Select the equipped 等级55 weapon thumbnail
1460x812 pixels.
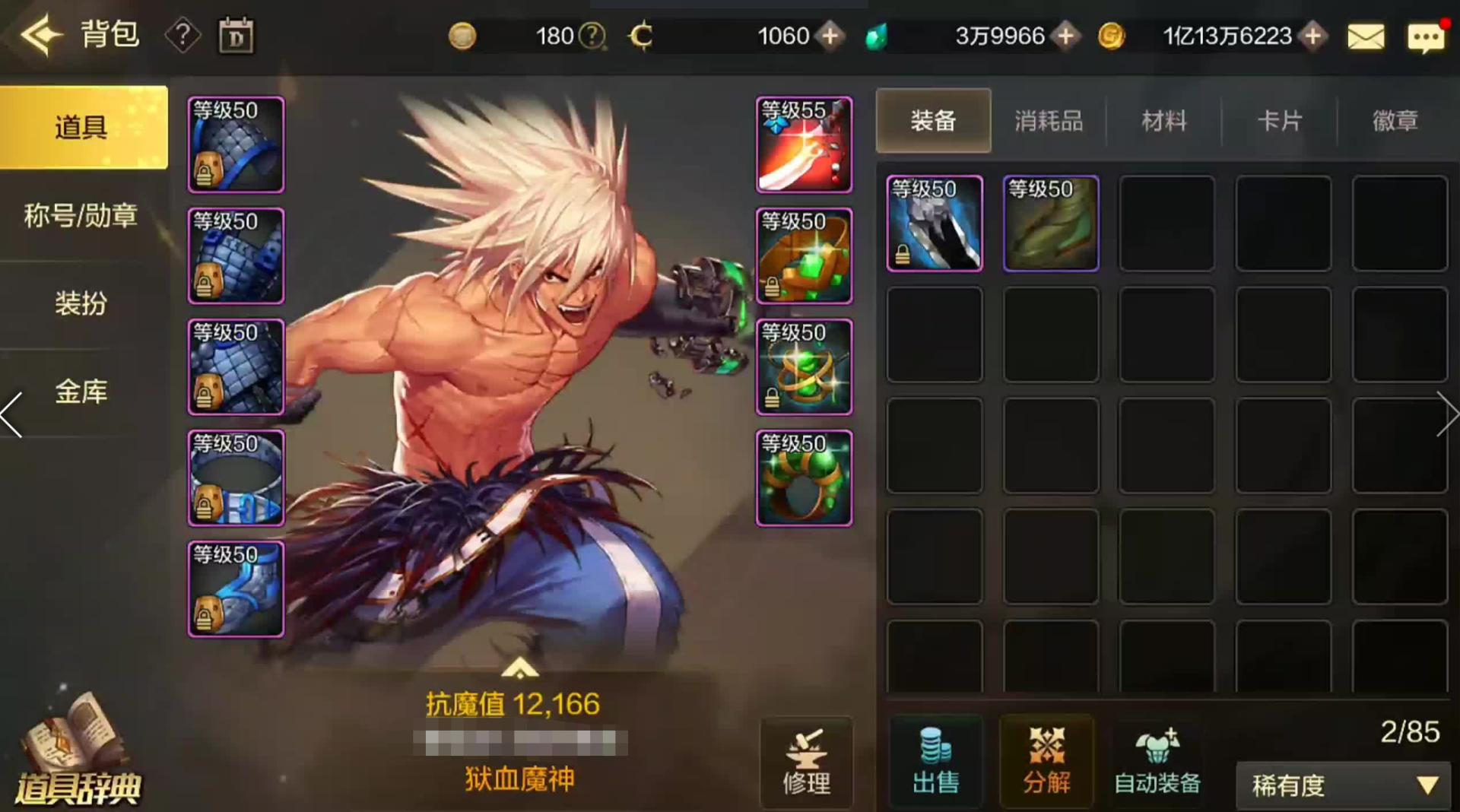coord(804,144)
